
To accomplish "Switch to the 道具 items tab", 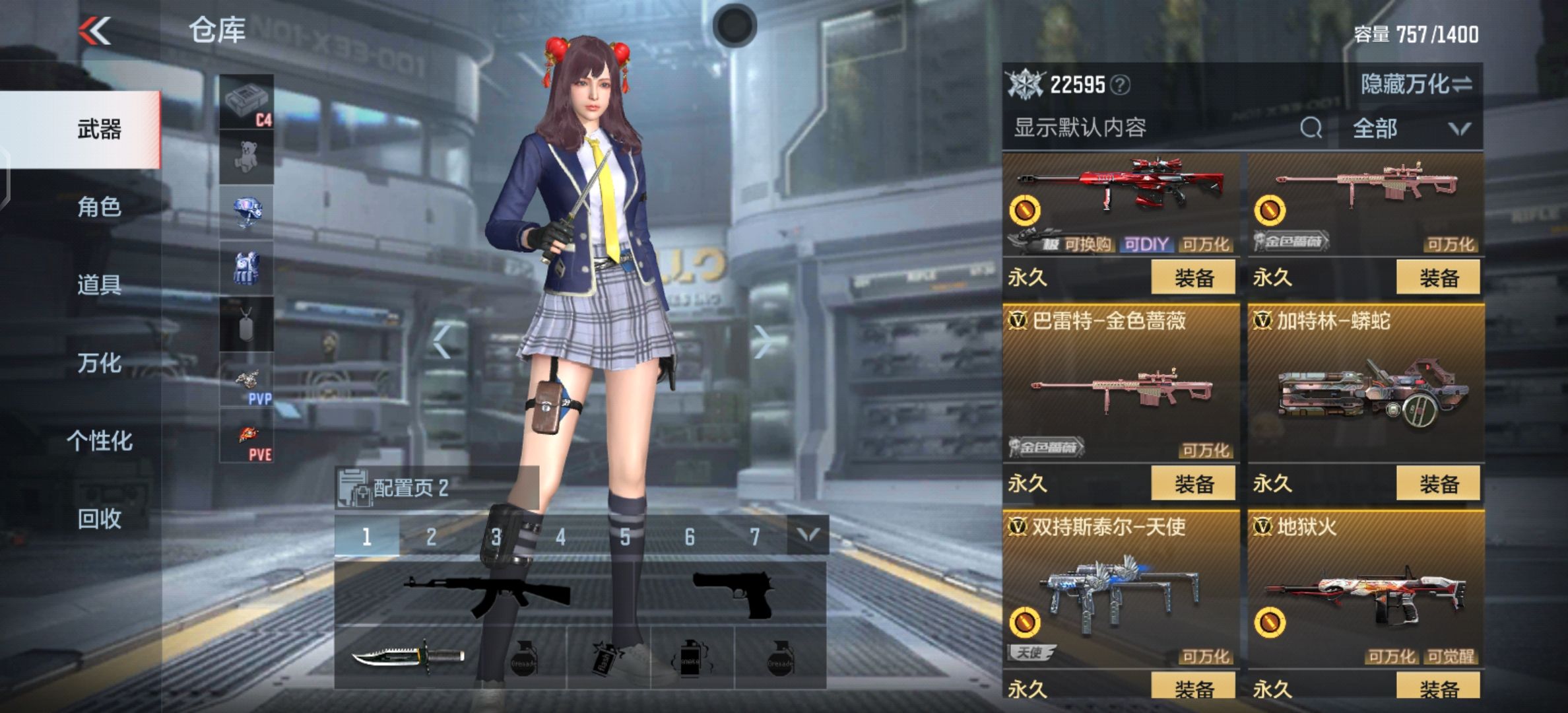I will click(x=99, y=285).
